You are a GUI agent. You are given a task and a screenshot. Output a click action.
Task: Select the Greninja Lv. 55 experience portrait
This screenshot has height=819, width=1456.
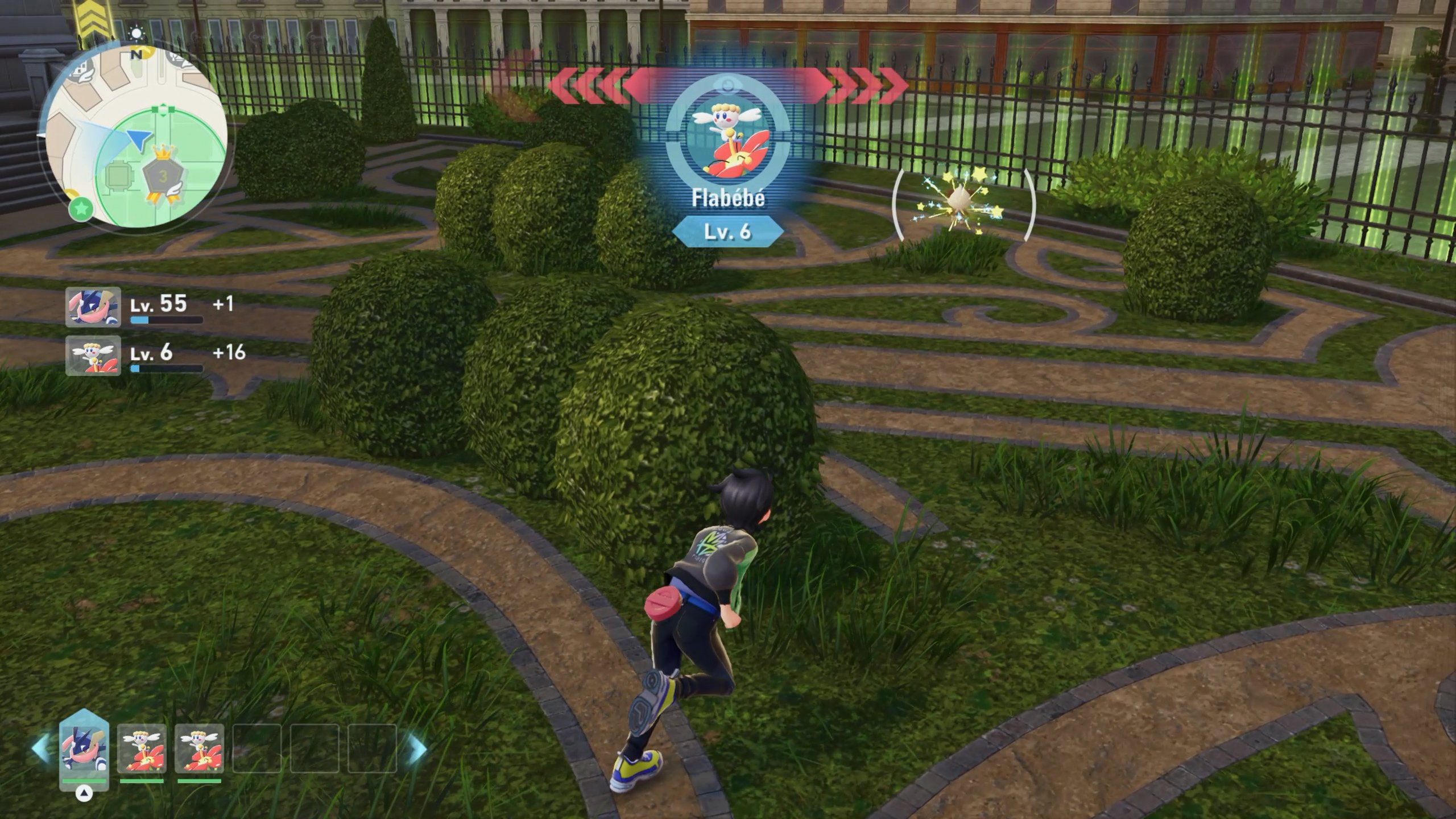[x=93, y=307]
